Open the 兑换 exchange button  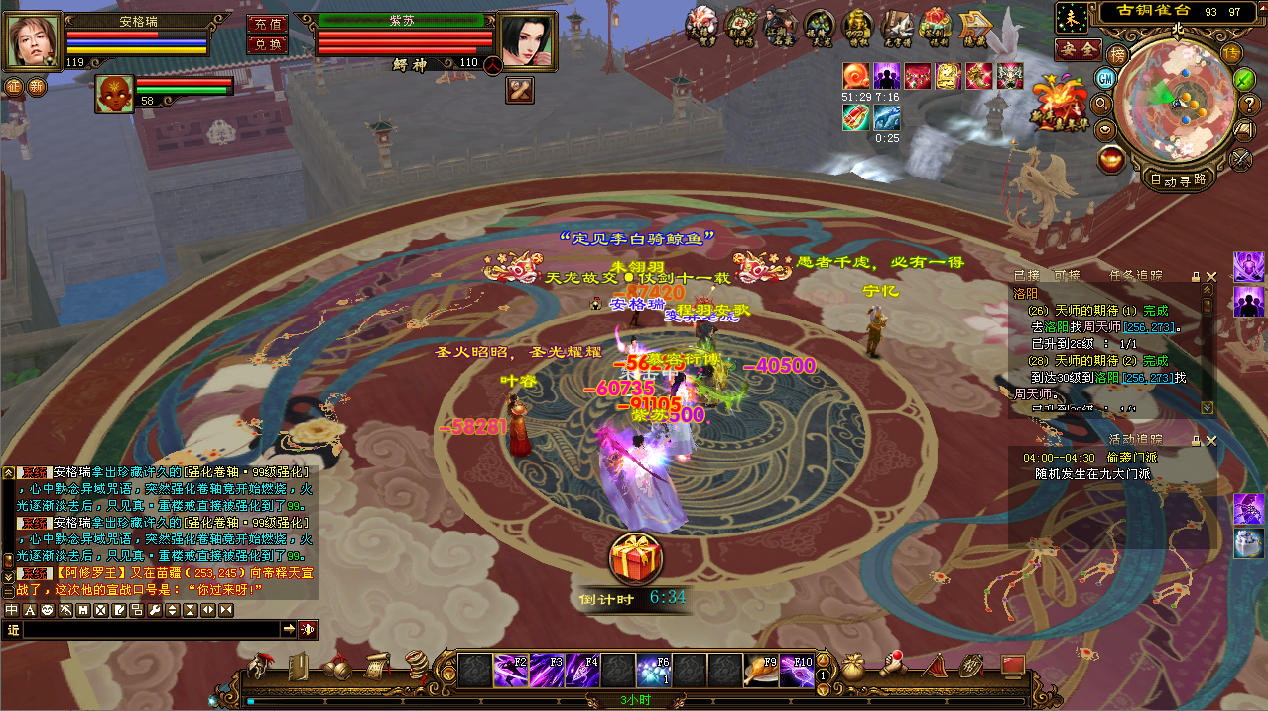[x=265, y=44]
